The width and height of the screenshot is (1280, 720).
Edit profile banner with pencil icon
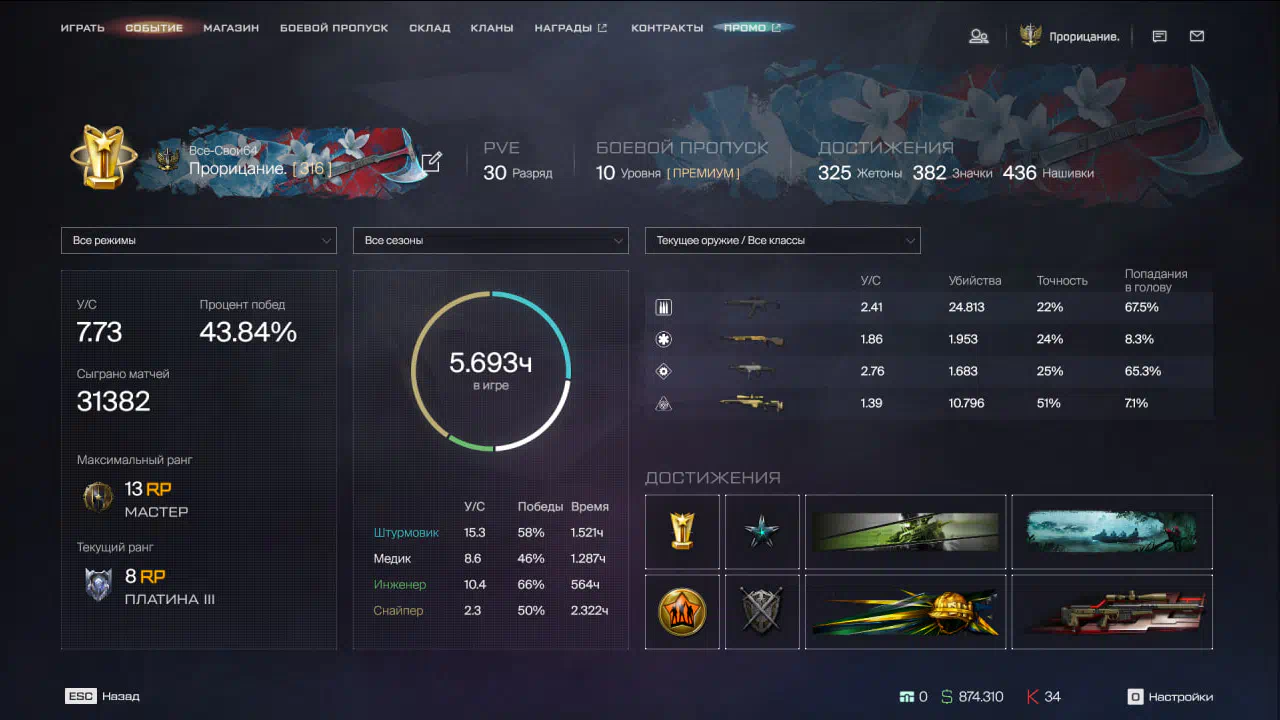[431, 162]
